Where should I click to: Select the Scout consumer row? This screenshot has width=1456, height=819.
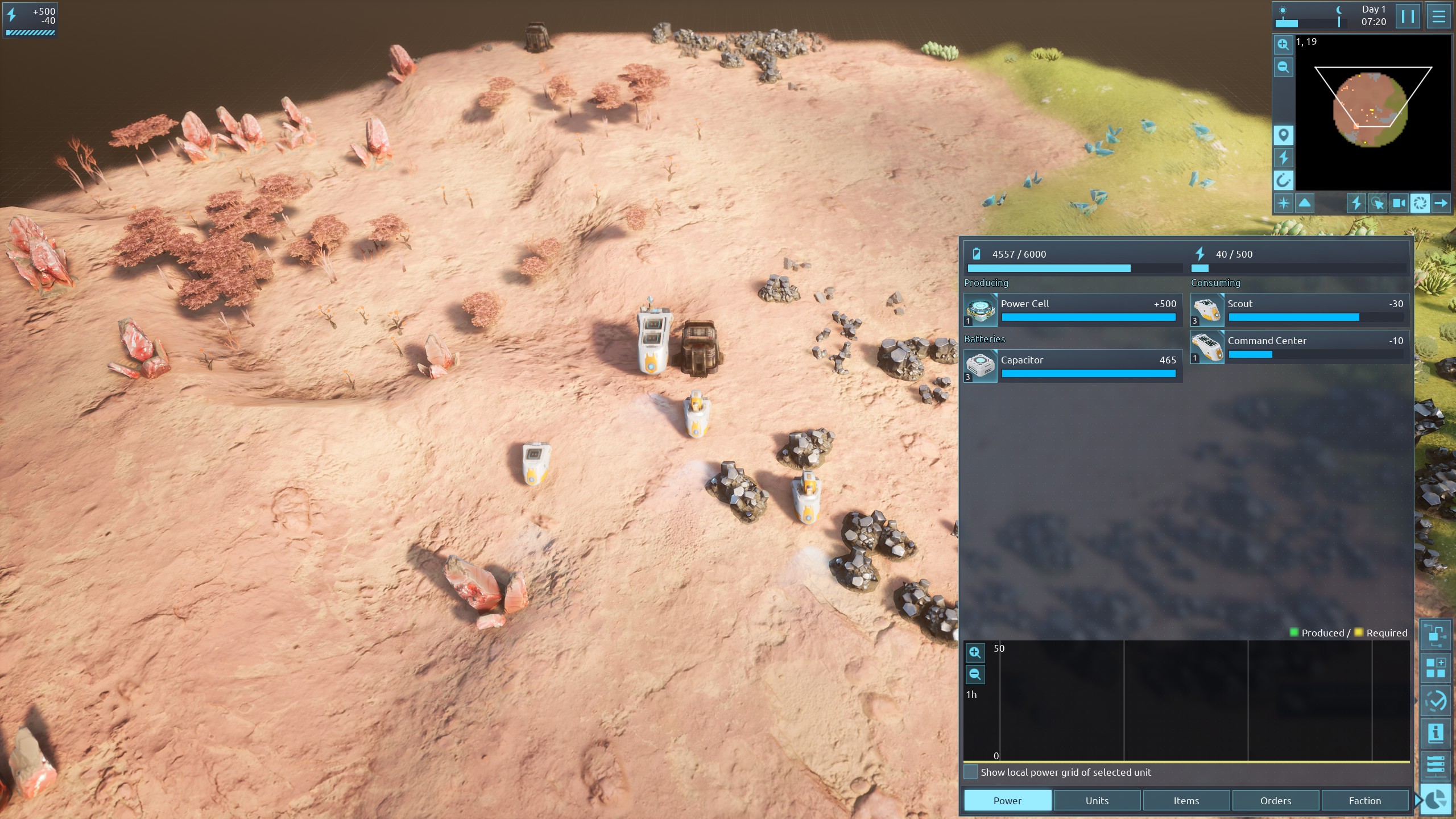click(x=1300, y=309)
